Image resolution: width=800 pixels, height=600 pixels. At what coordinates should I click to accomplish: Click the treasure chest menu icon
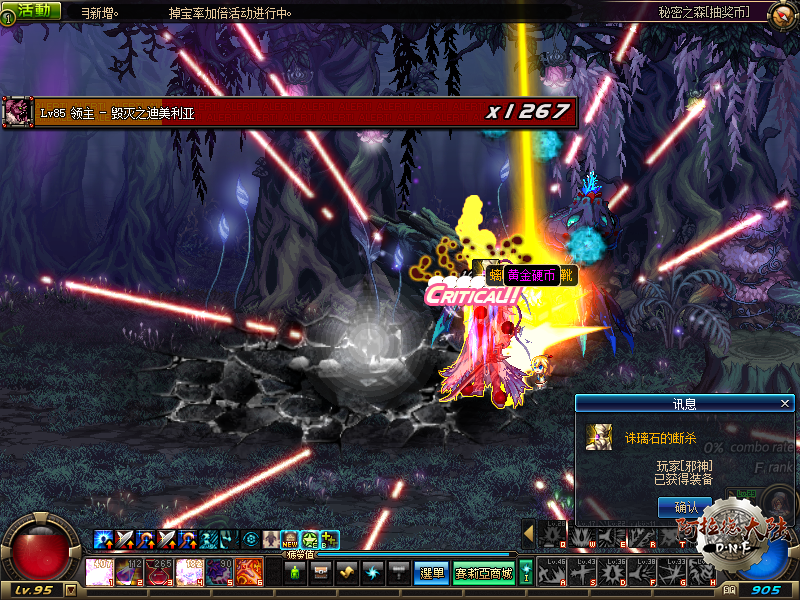(x=321, y=573)
